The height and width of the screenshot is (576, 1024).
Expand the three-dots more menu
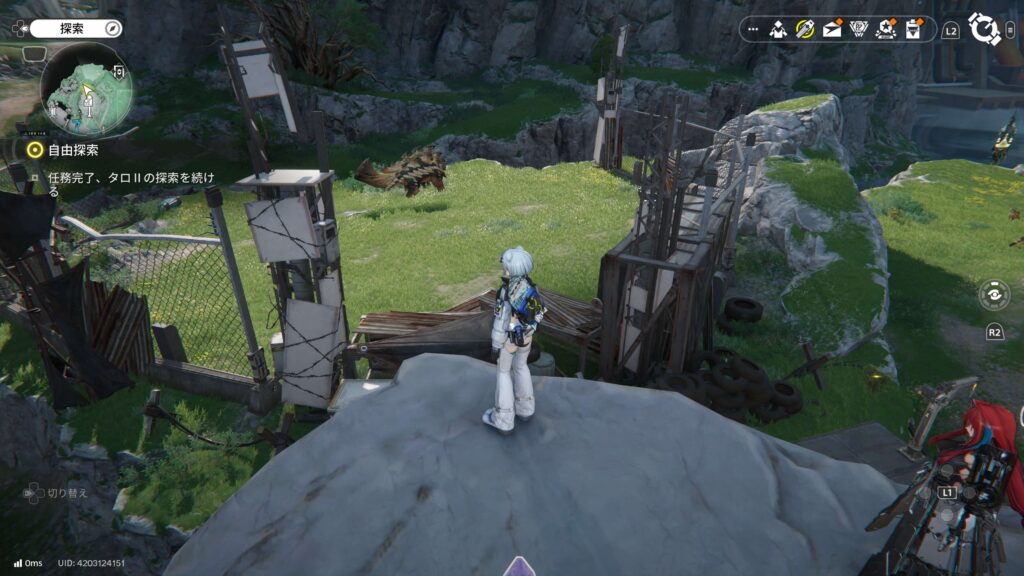[753, 29]
